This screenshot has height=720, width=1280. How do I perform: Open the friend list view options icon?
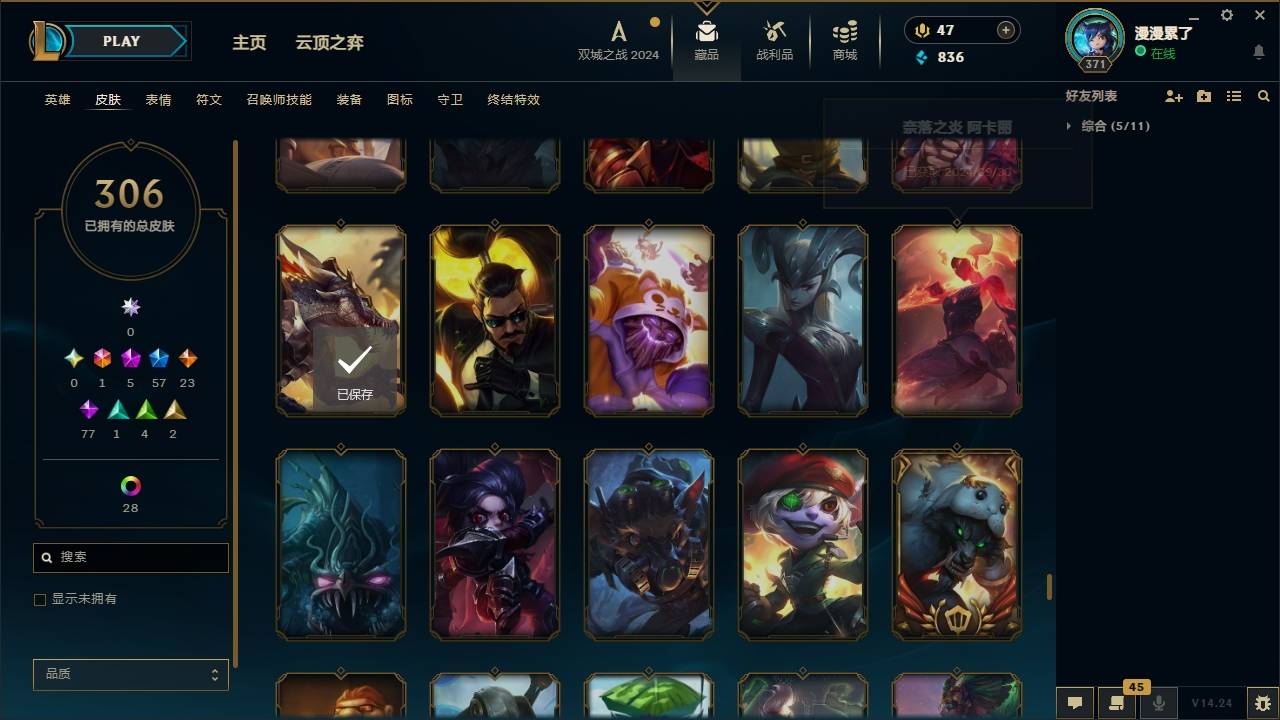pyautogui.click(x=1234, y=96)
